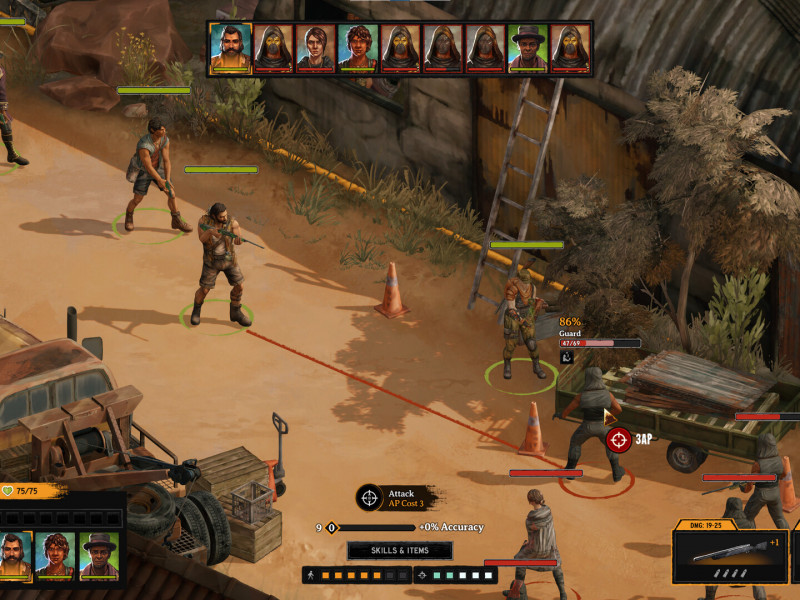Confirm attack with red 3AP target marker
This screenshot has height=600, width=800.
tap(619, 439)
